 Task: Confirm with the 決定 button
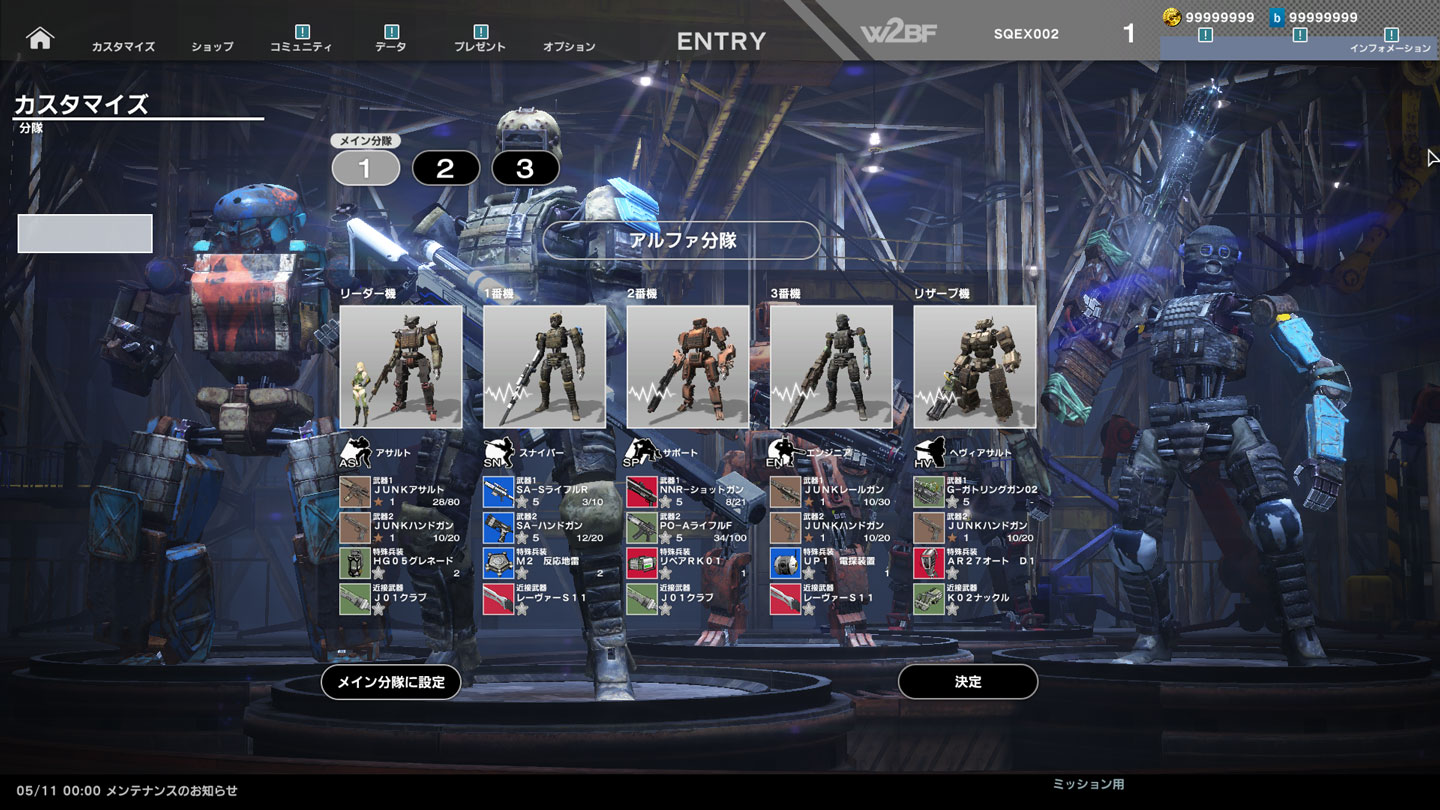[968, 682]
